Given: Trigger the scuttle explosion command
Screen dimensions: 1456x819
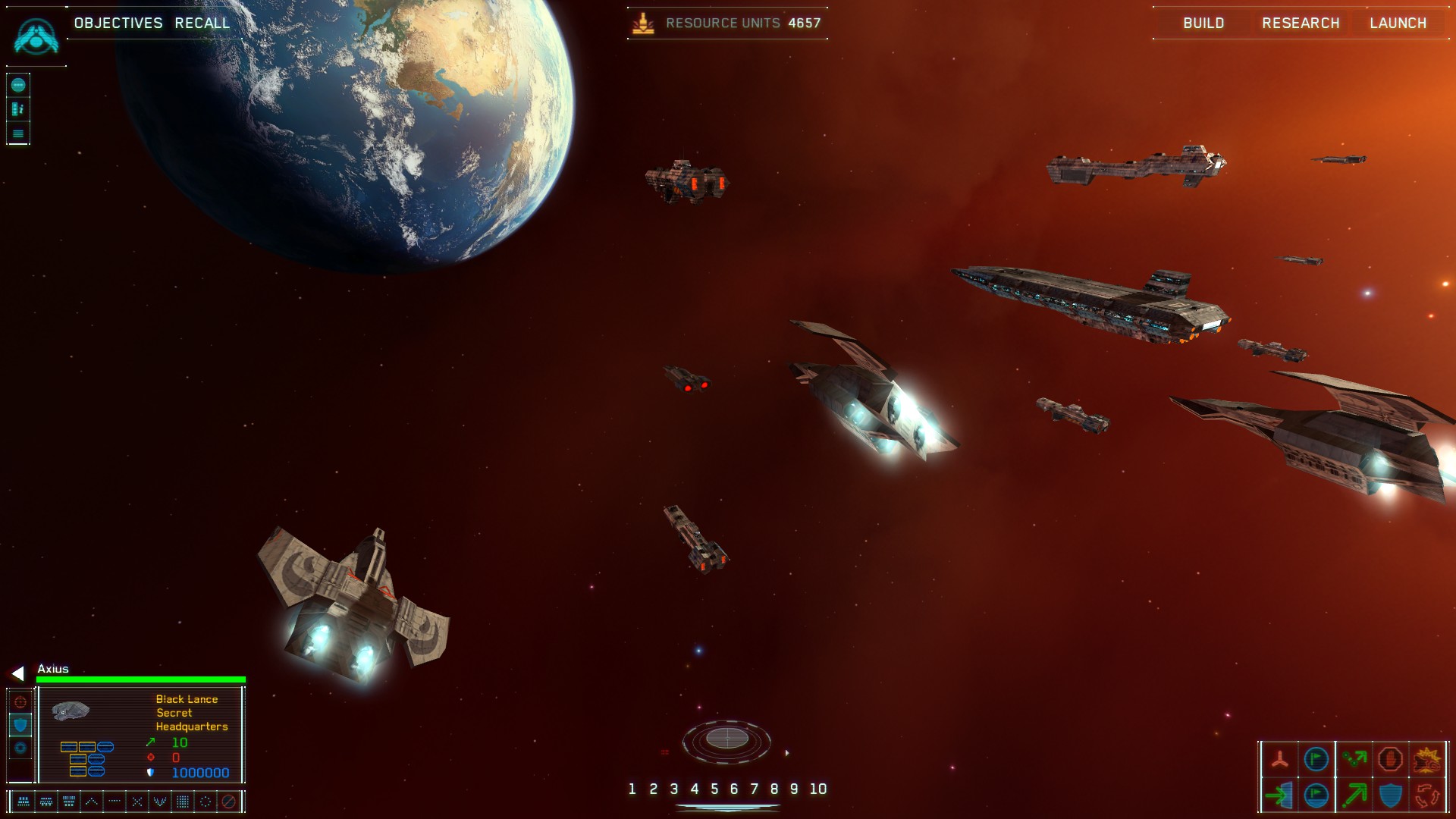Looking at the screenshot, I should pyautogui.click(x=1426, y=759).
